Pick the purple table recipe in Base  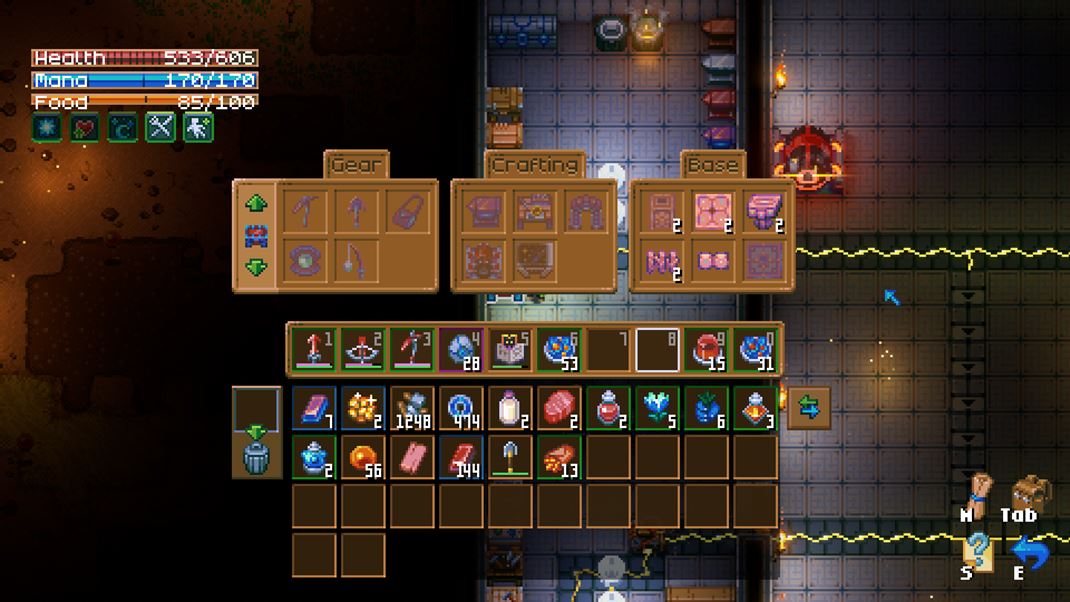click(x=763, y=212)
